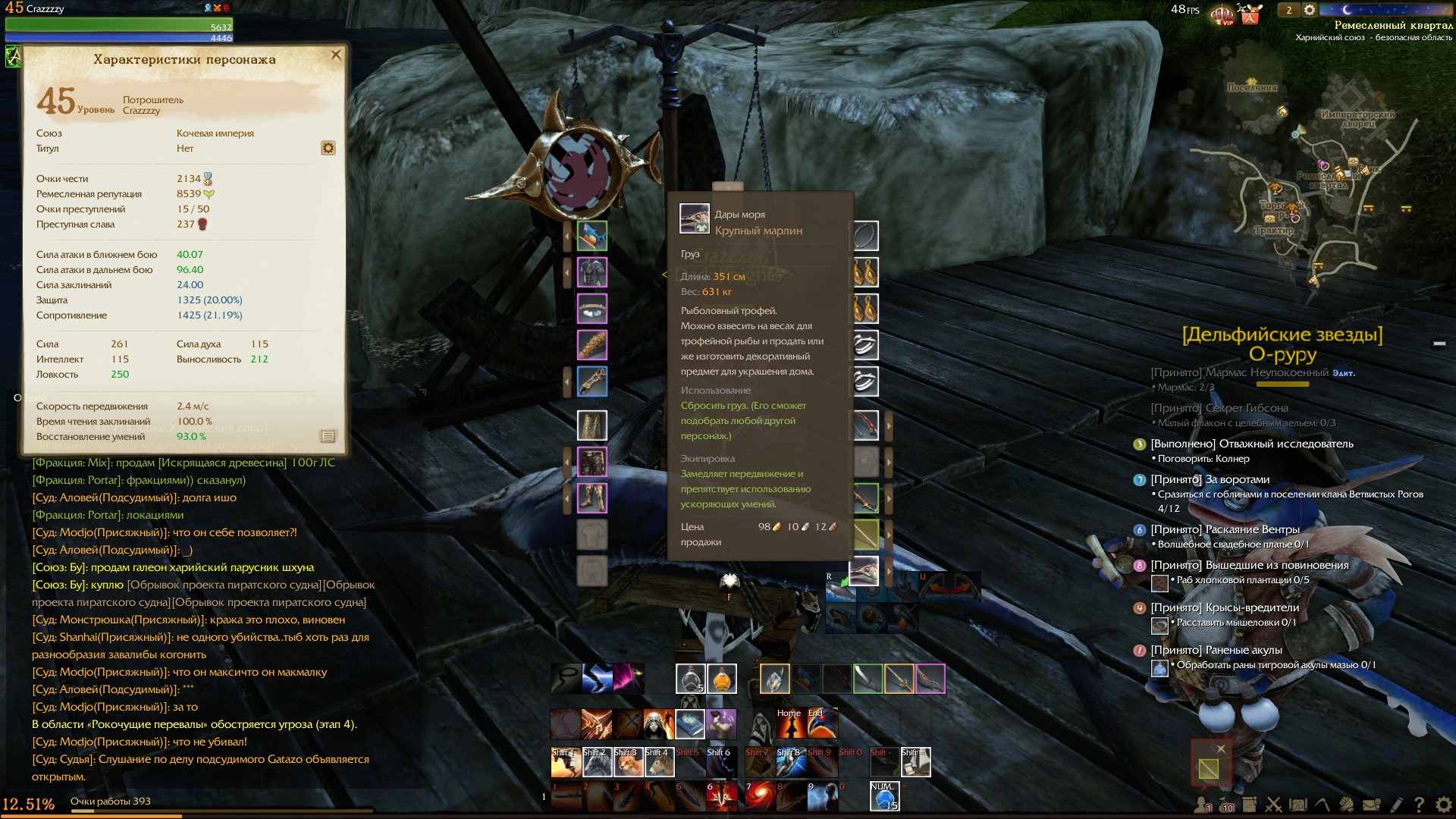Select the chest armor equipment slot
The width and height of the screenshot is (1456, 819).
pos(592,272)
